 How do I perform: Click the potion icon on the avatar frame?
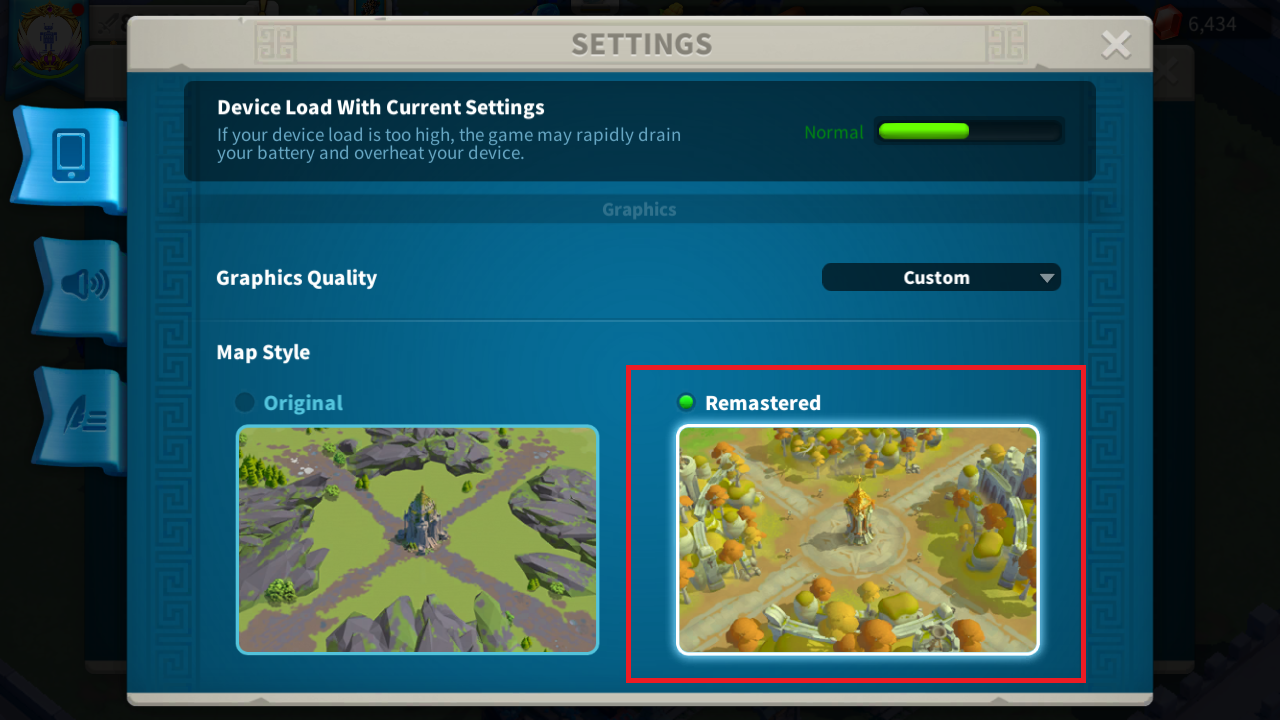17,64
